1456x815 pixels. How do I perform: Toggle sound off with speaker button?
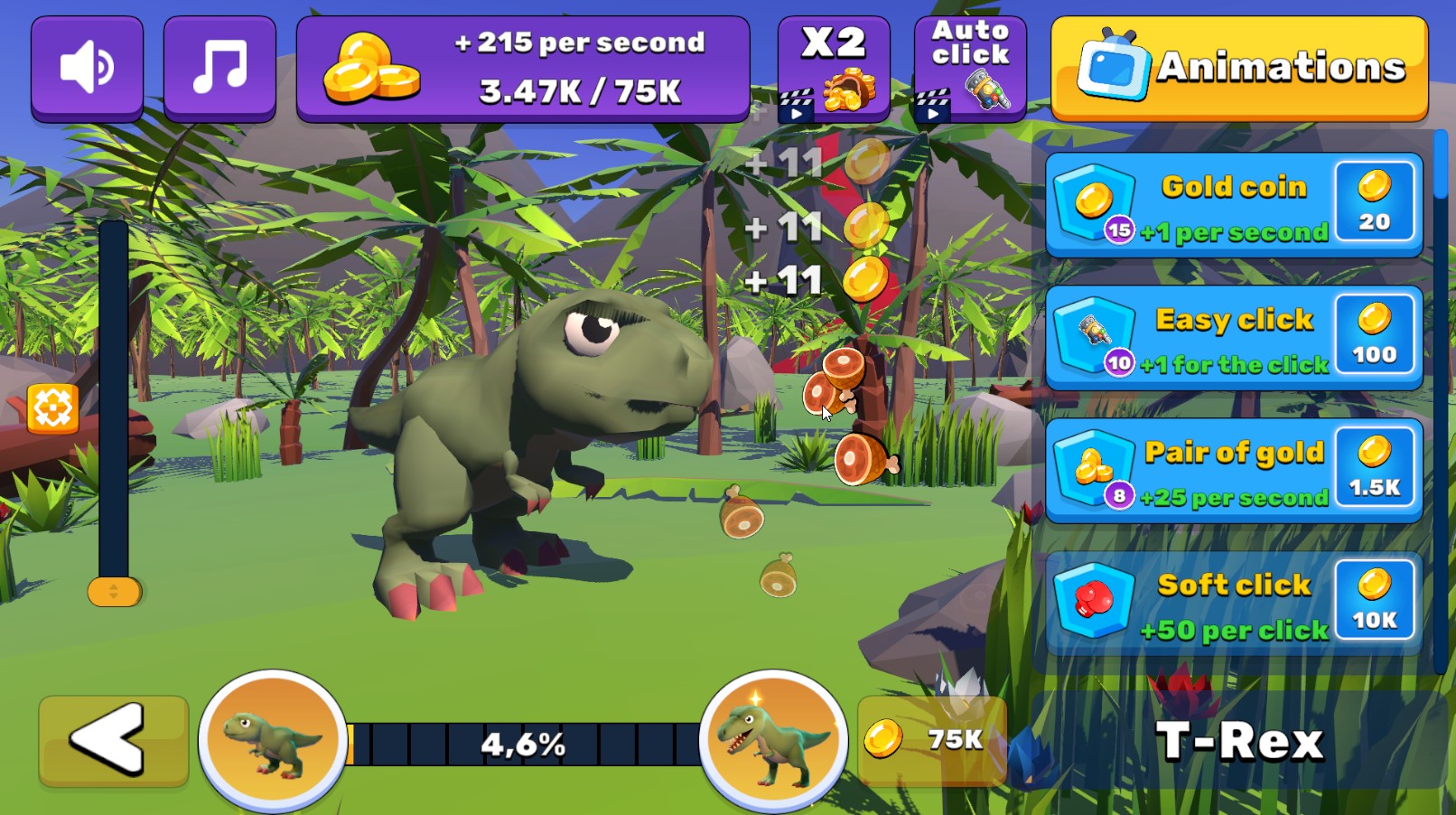click(87, 66)
